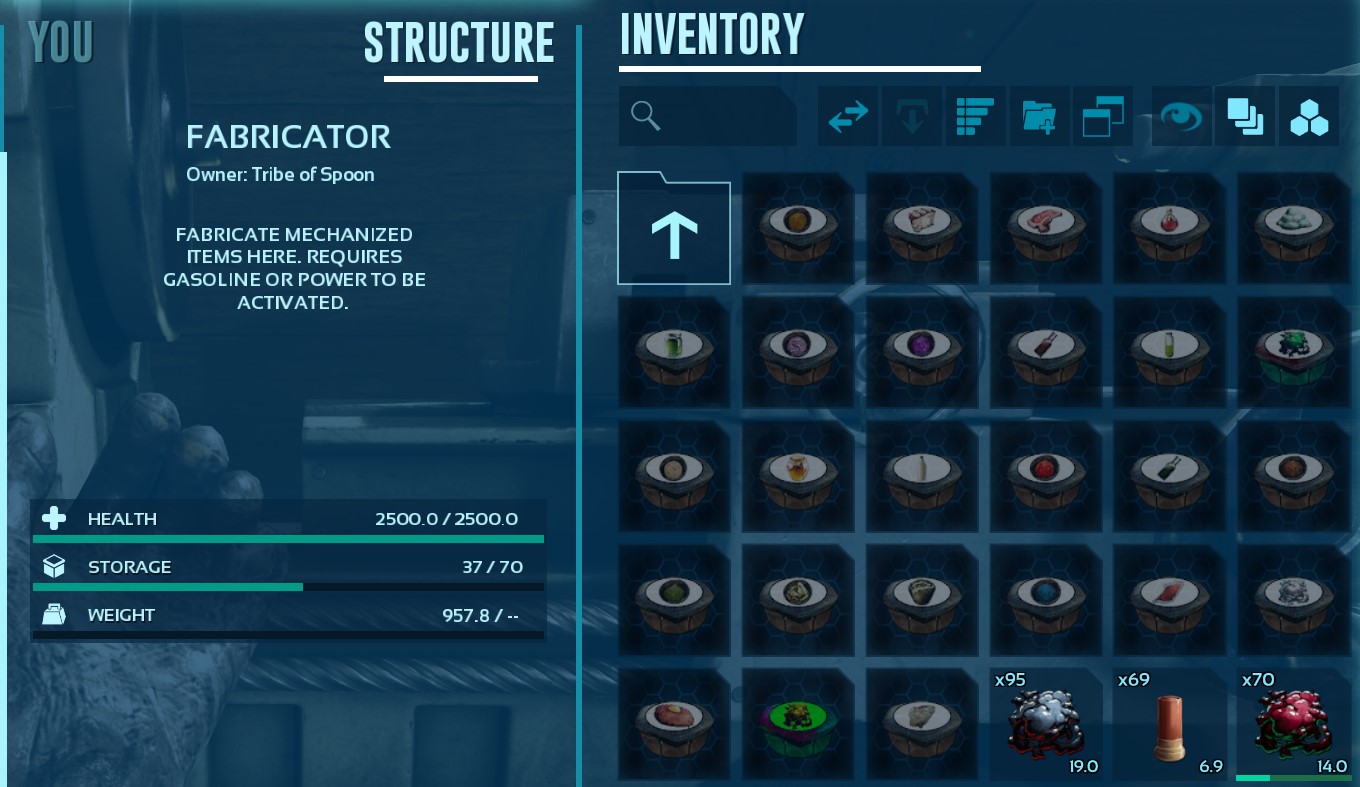The height and width of the screenshot is (787, 1360).
Task: Create a new folder with the folder-plus icon
Action: click(x=1039, y=116)
